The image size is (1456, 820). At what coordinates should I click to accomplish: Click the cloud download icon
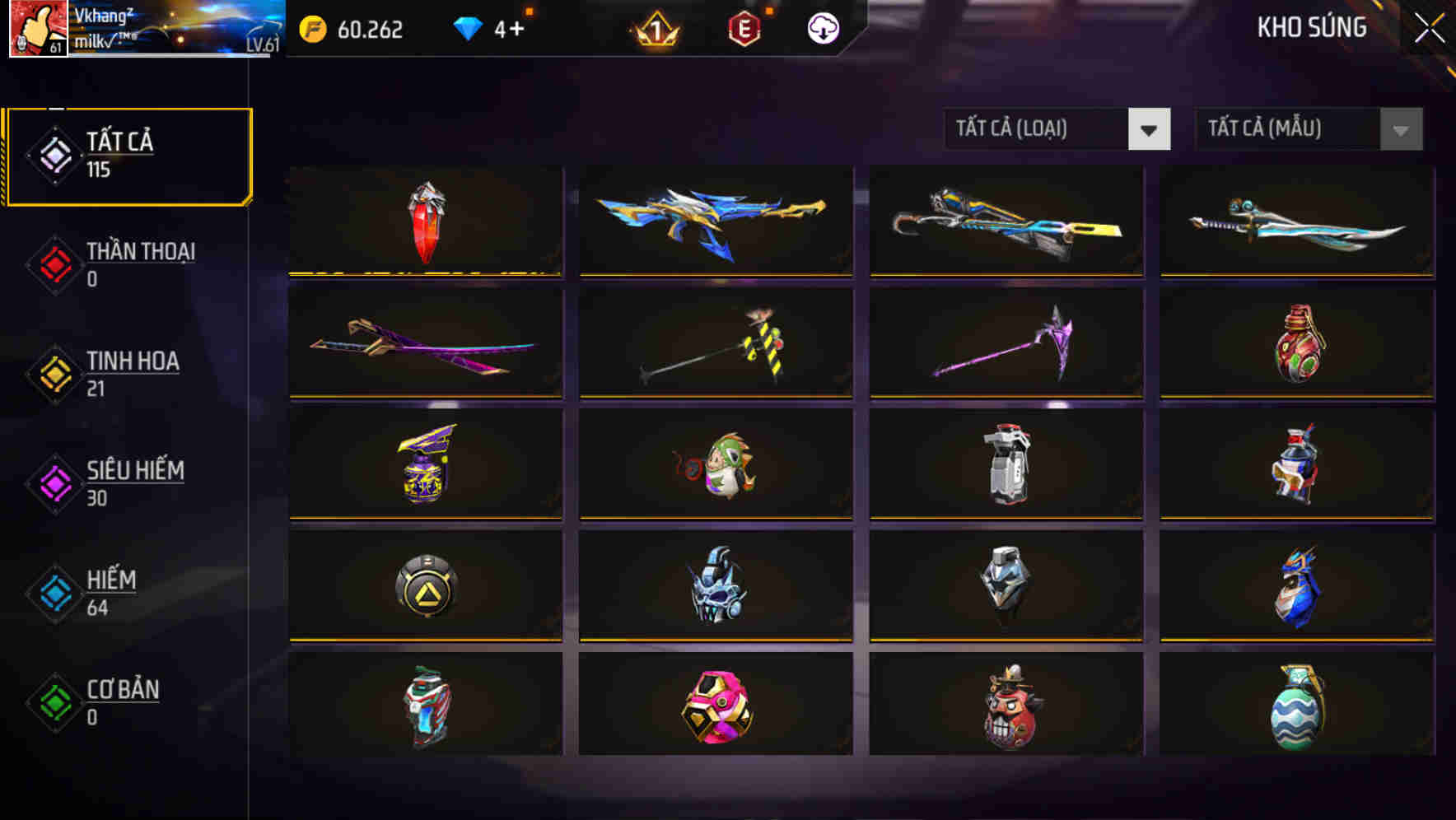[x=824, y=30]
